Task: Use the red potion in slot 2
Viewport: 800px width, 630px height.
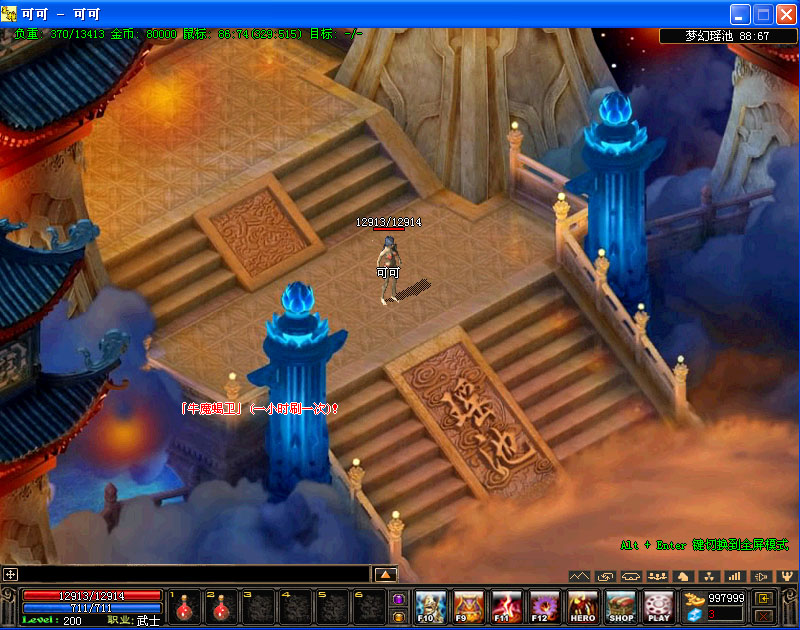Action: pyautogui.click(x=220, y=607)
